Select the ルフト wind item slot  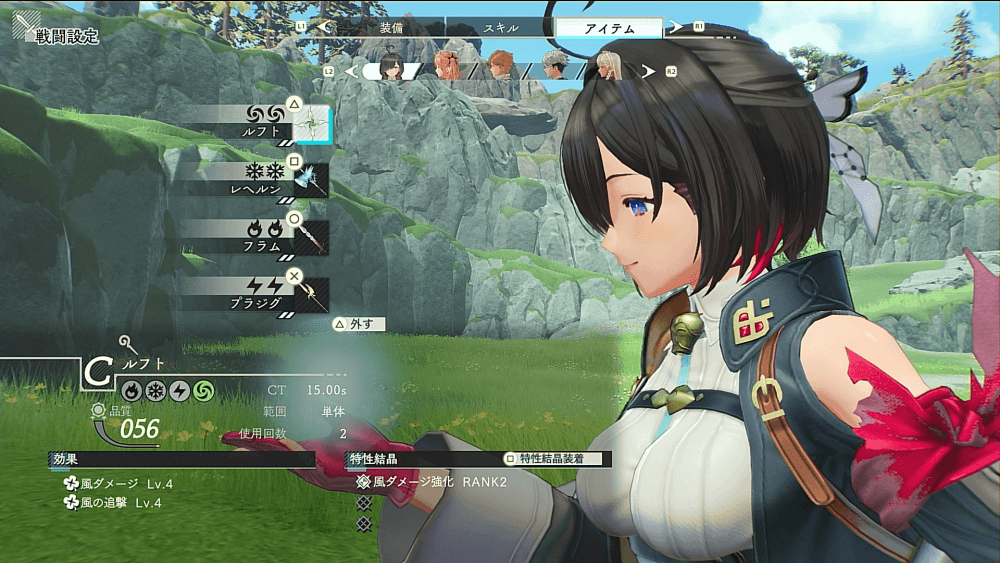[x=310, y=126]
